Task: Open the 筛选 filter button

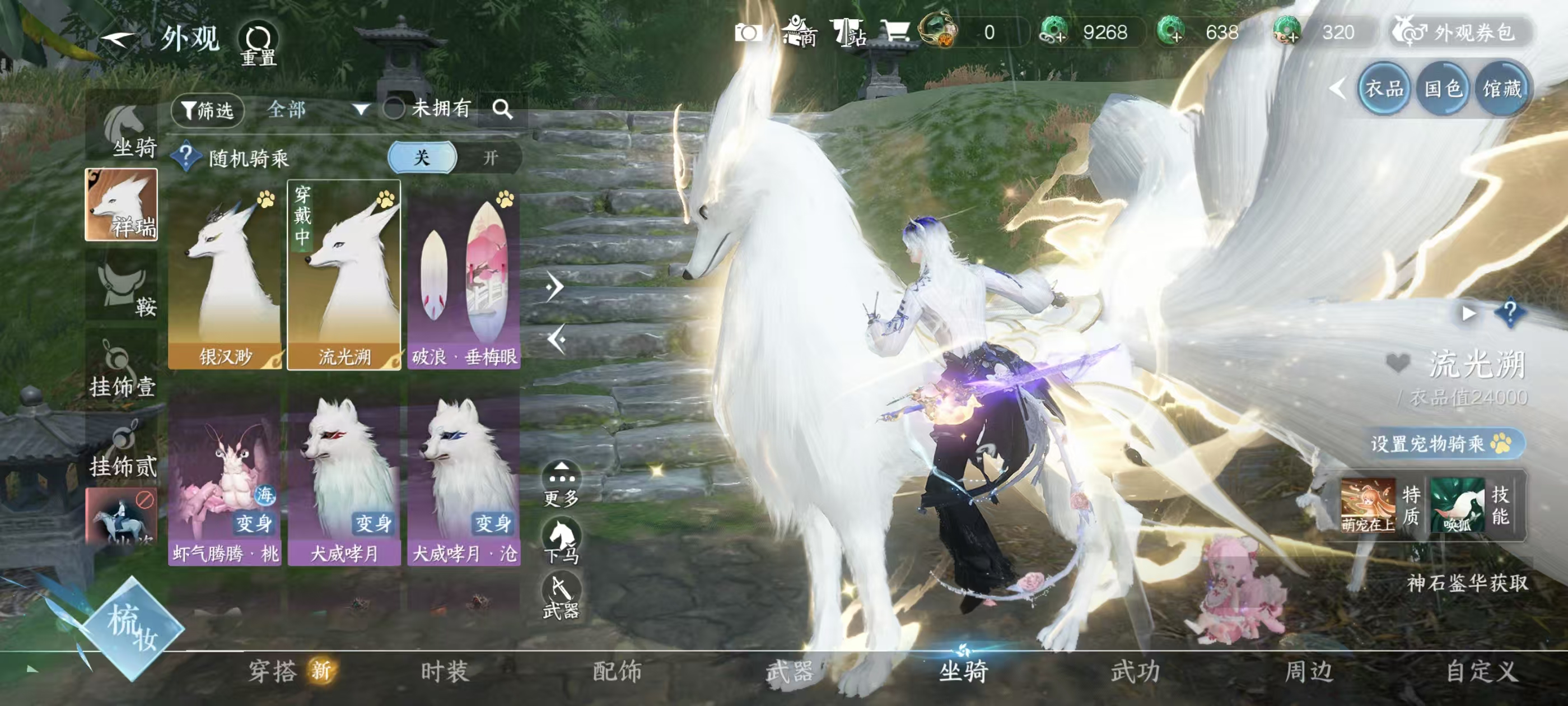Action: pos(208,110)
